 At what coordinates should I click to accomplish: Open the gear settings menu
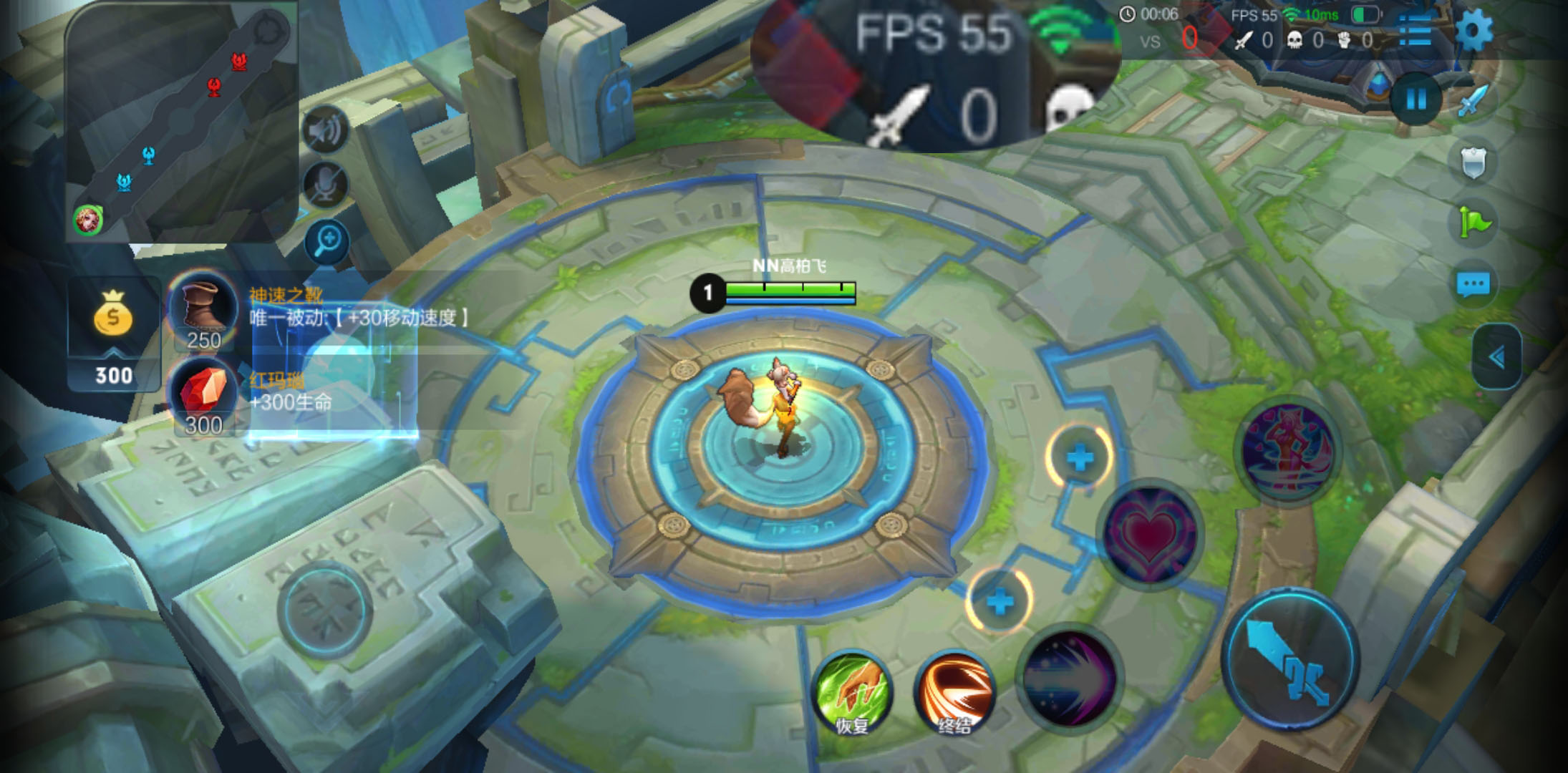1474,31
